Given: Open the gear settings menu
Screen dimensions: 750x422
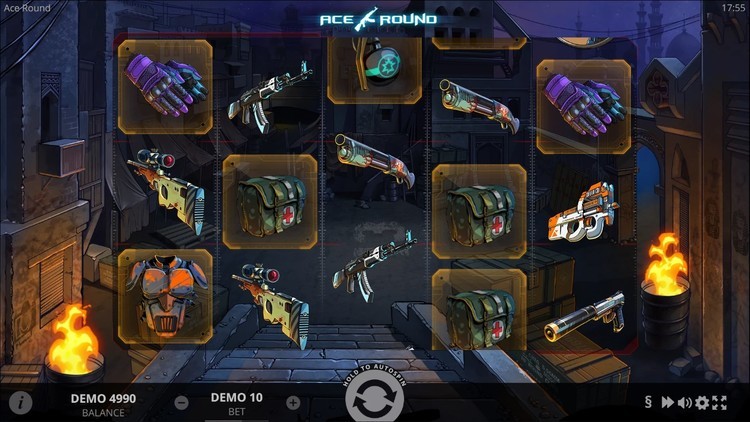Looking at the screenshot, I should [702, 402].
